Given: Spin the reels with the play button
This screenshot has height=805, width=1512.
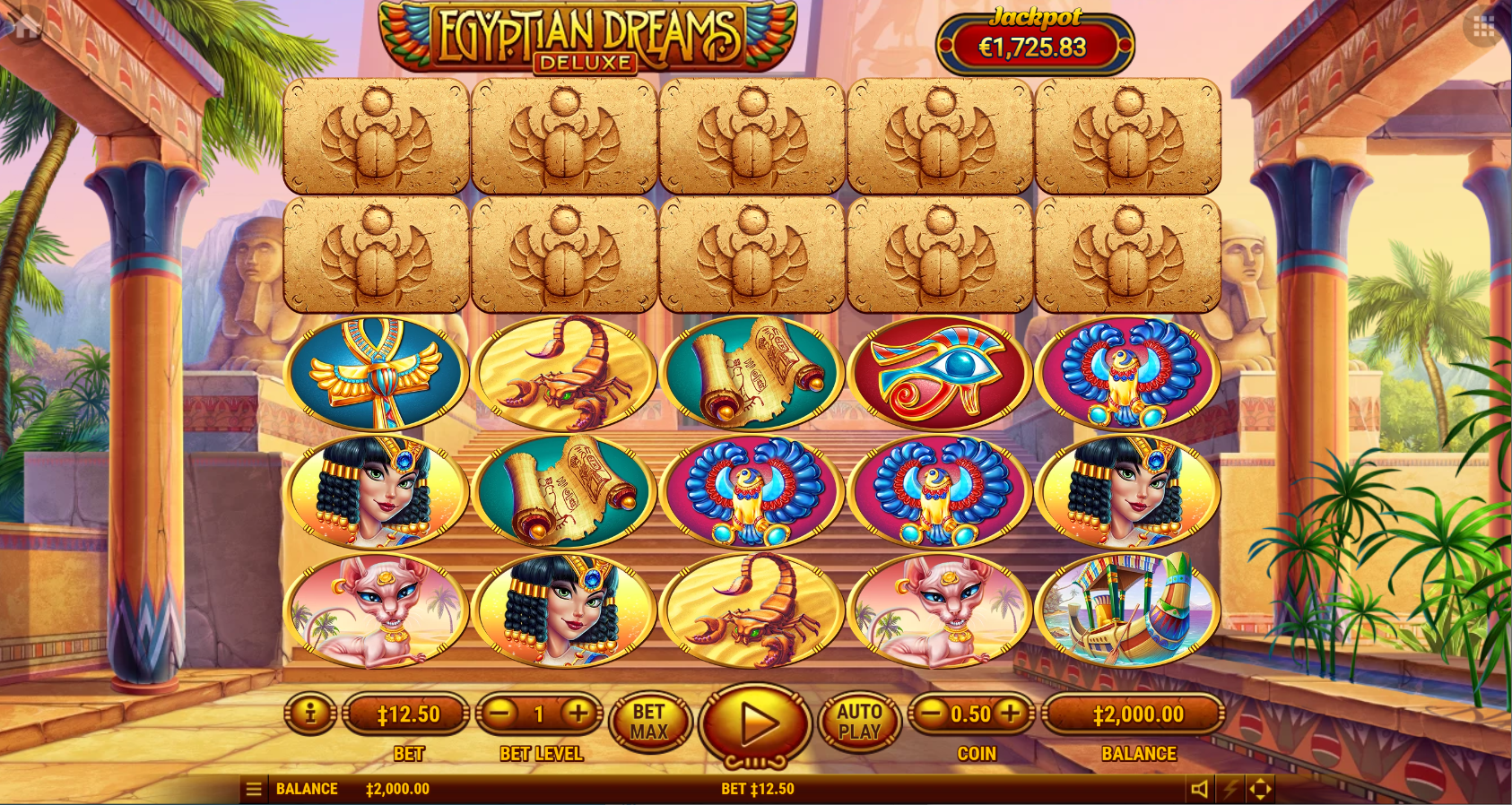Looking at the screenshot, I should [x=755, y=723].
